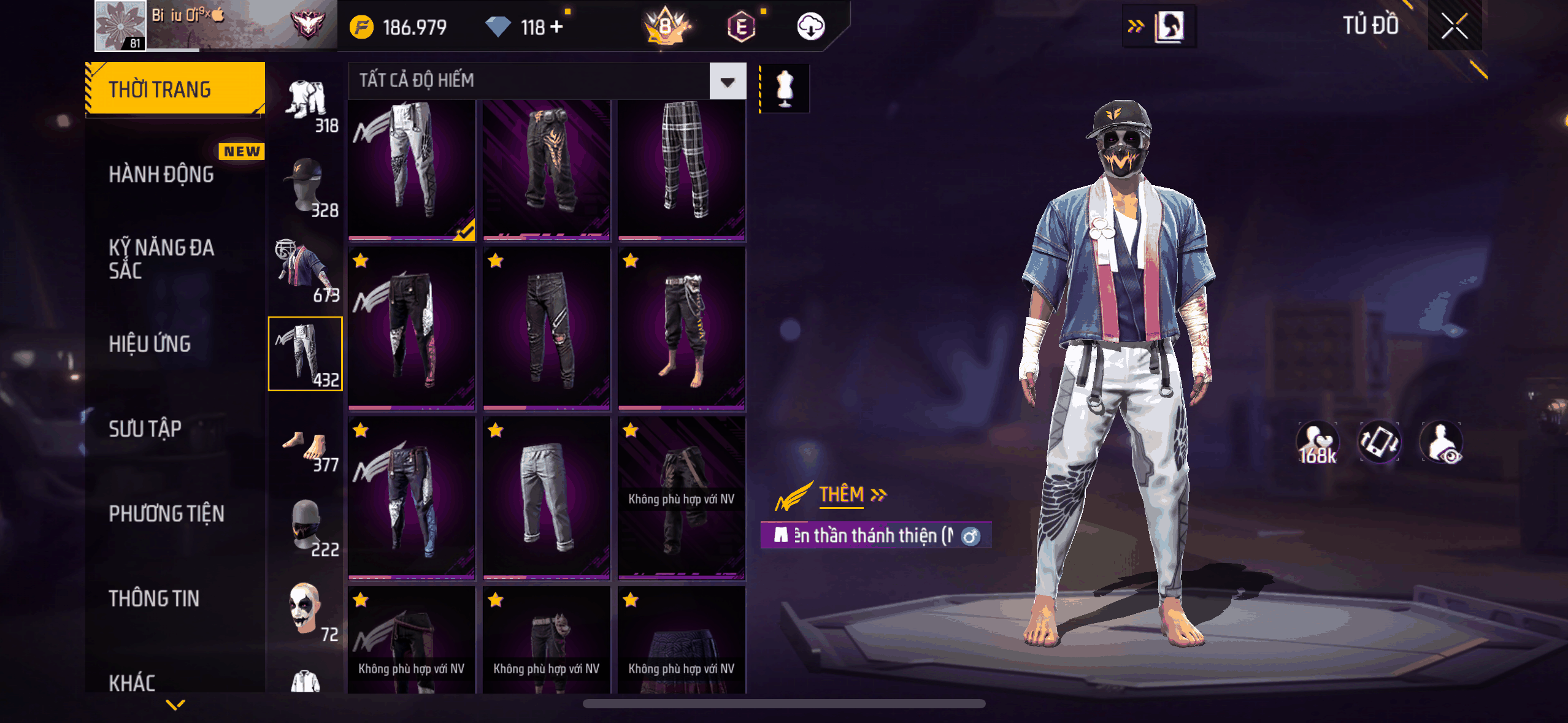This screenshot has height=723, width=1568.
Task: Pick the plaid checkered pants
Action: (x=682, y=169)
